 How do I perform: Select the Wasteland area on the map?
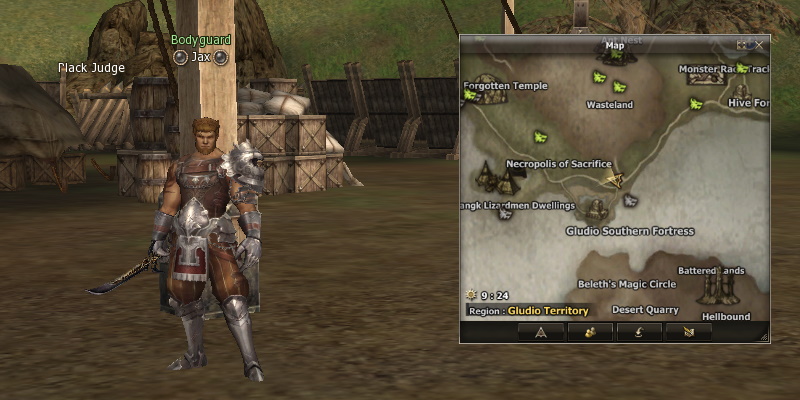[609, 104]
